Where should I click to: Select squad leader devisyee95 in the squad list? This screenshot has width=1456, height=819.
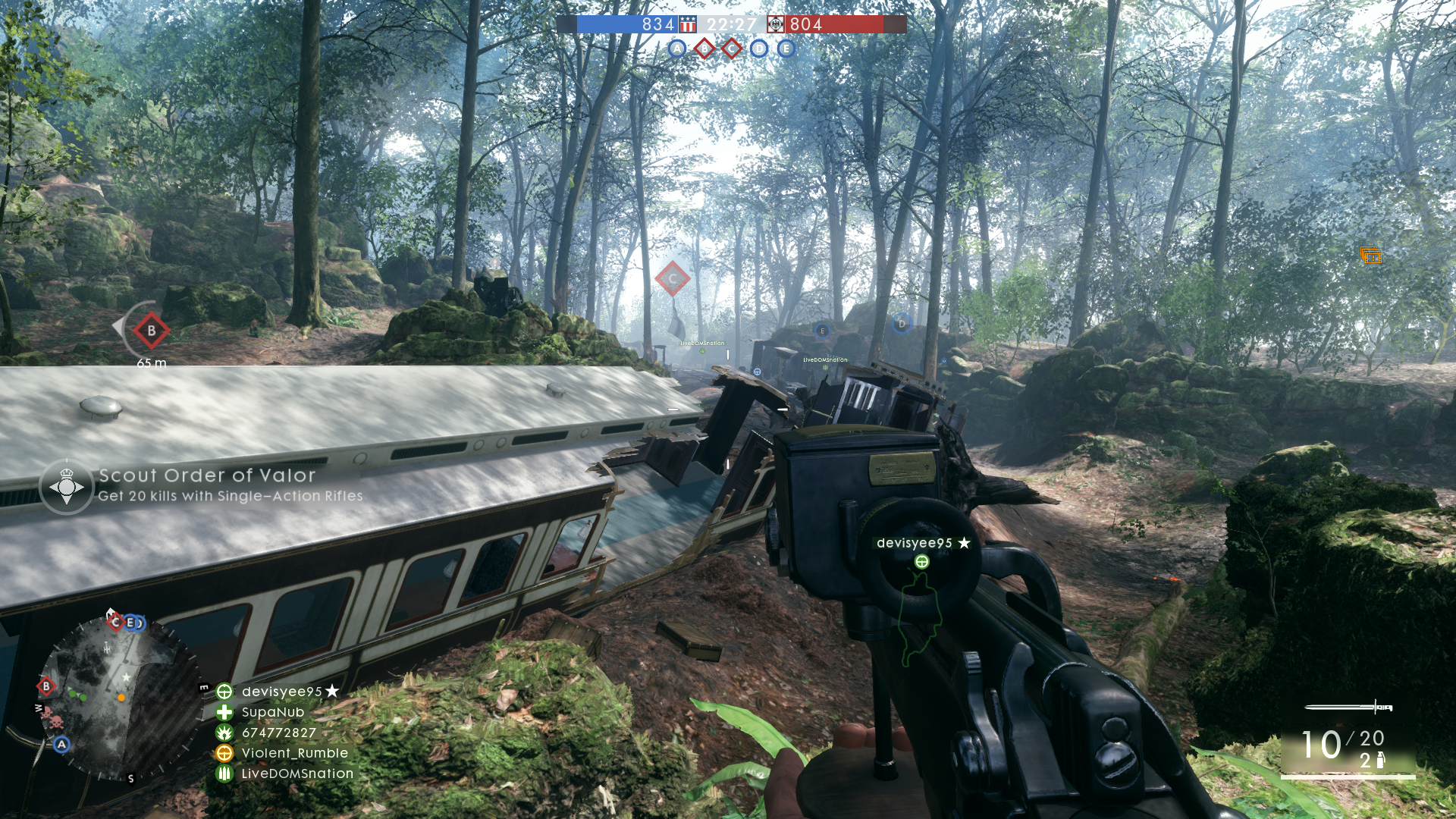(x=281, y=692)
